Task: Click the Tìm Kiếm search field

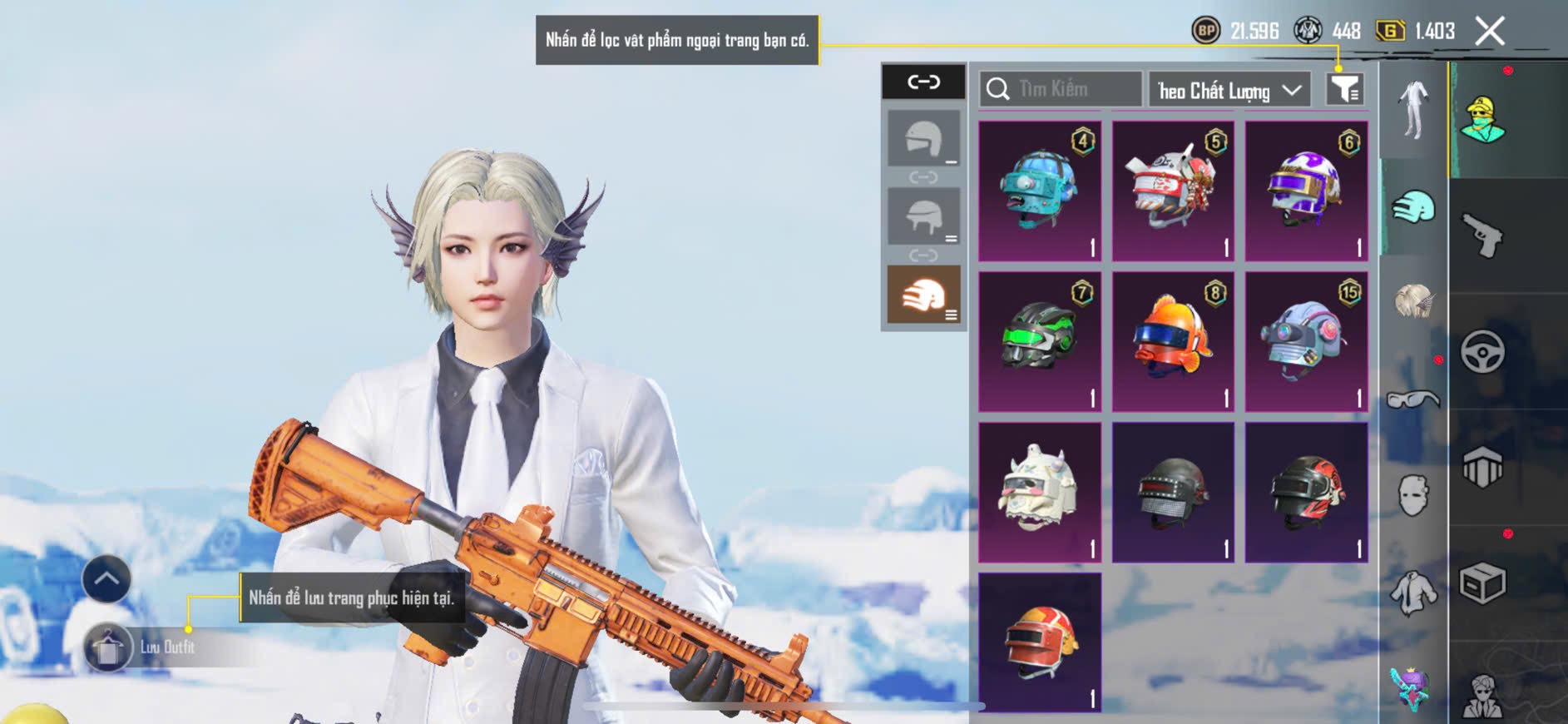Action: [x=1061, y=89]
